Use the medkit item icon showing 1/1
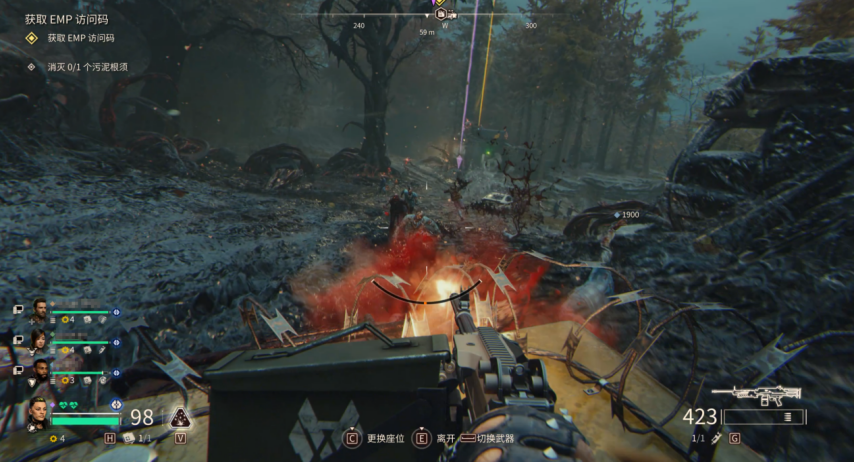The image size is (854, 462). [x=129, y=438]
